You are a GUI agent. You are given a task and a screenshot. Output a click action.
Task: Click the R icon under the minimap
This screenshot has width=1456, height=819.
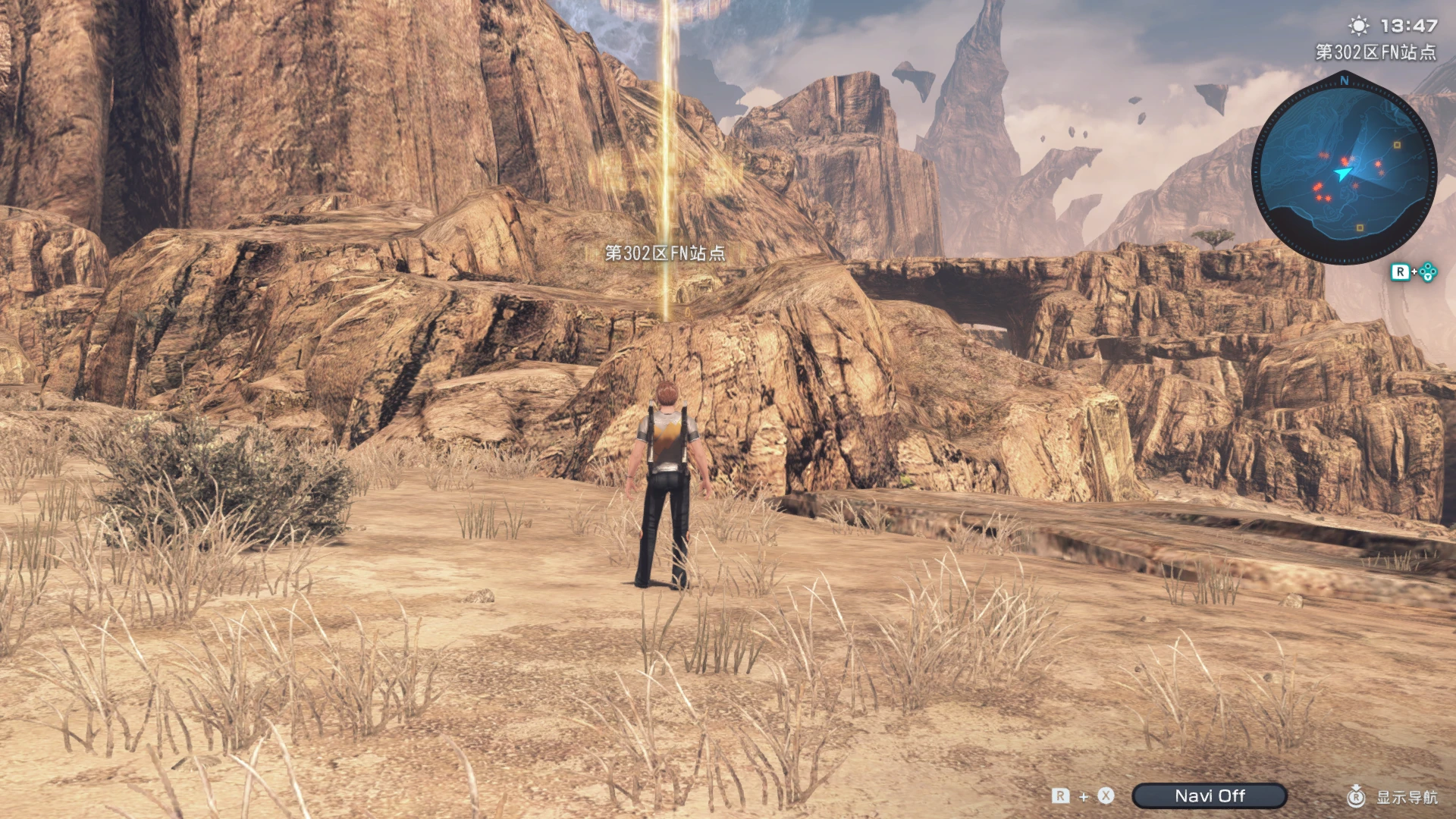(1401, 271)
